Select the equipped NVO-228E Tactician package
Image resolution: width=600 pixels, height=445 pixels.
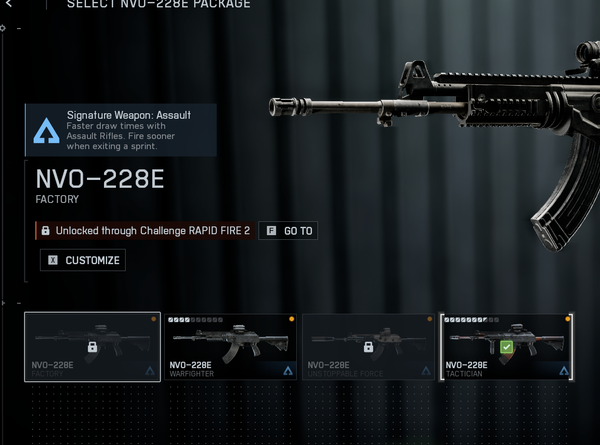point(507,347)
